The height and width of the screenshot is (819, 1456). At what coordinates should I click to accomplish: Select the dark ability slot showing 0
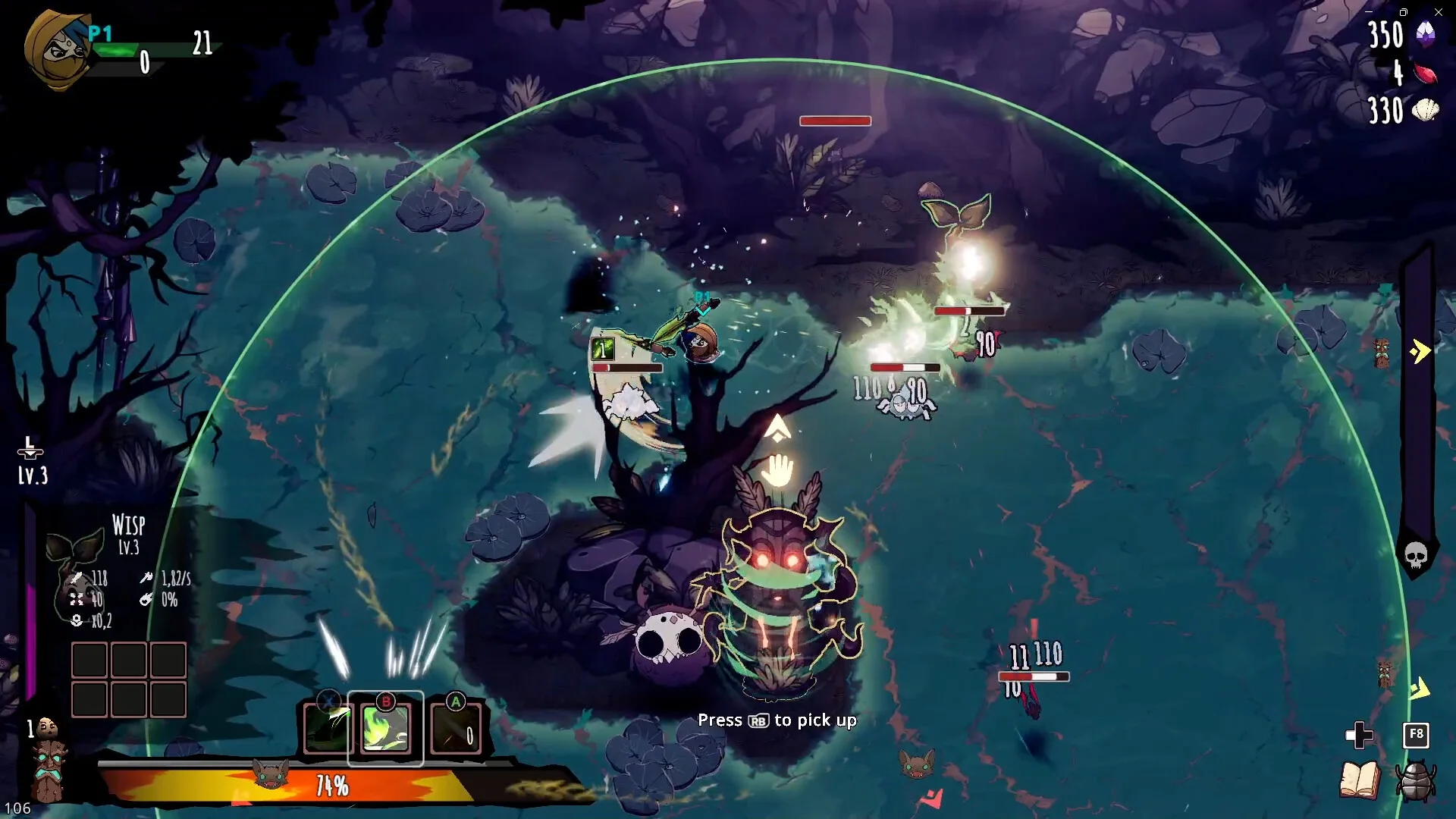click(x=456, y=730)
